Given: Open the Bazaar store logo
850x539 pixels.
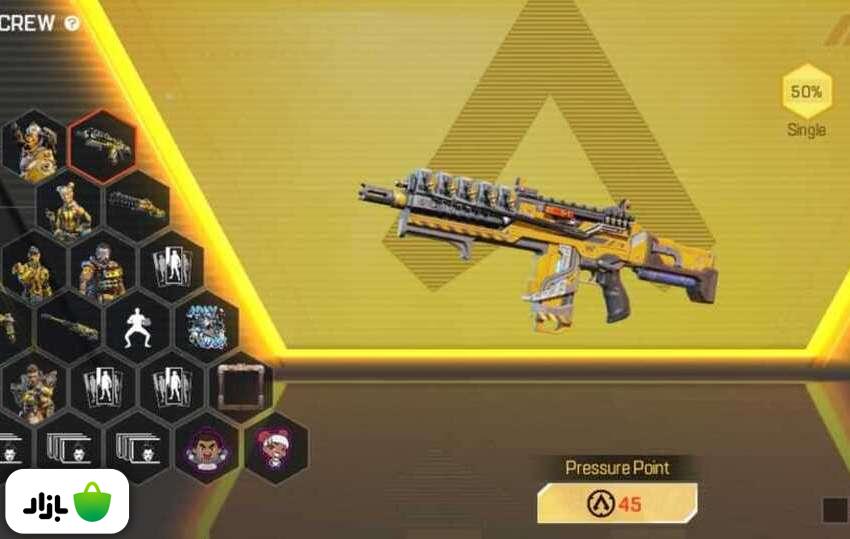Looking at the screenshot, I should click(x=66, y=501).
